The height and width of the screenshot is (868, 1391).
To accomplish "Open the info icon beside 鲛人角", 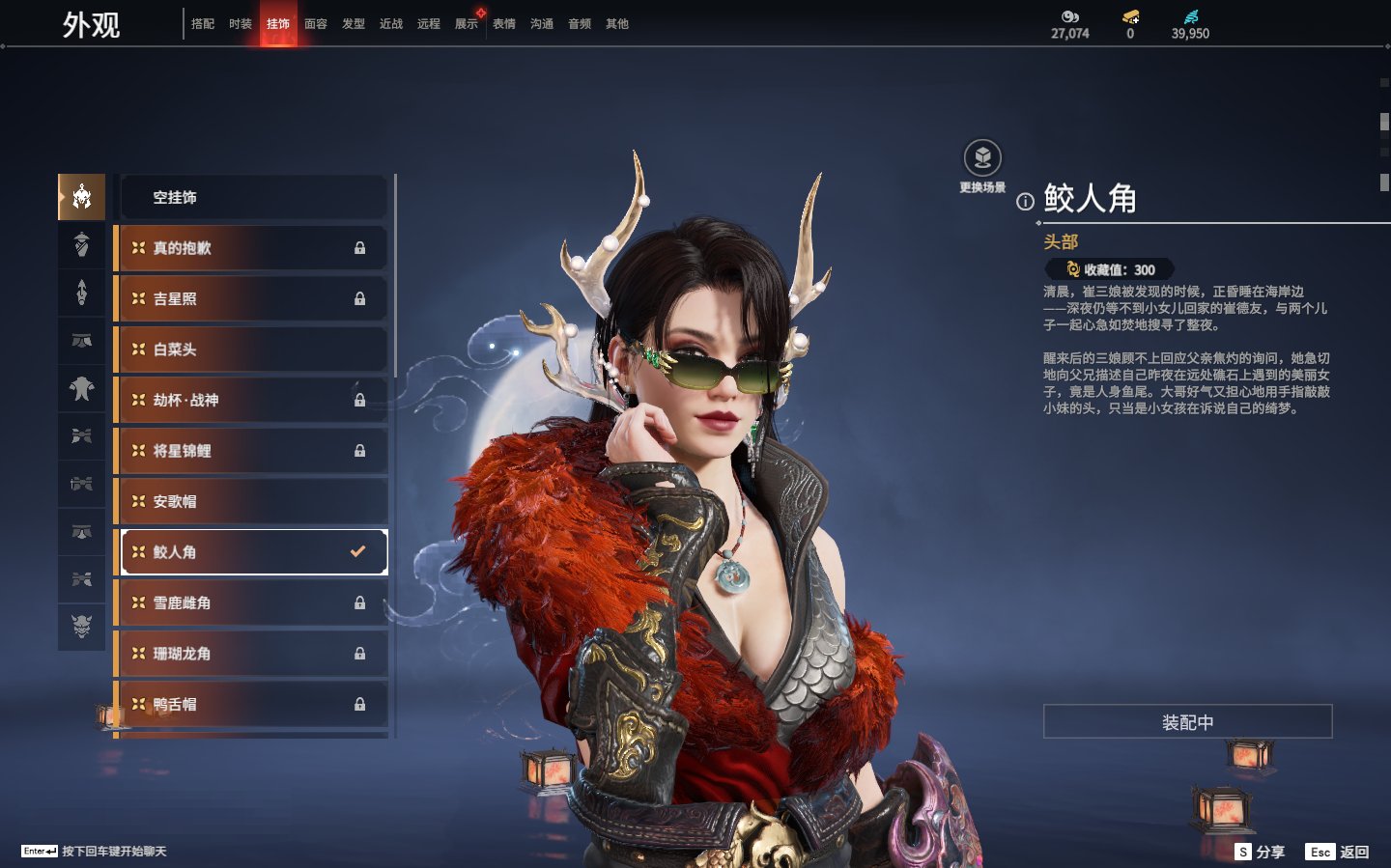I will click(1025, 202).
